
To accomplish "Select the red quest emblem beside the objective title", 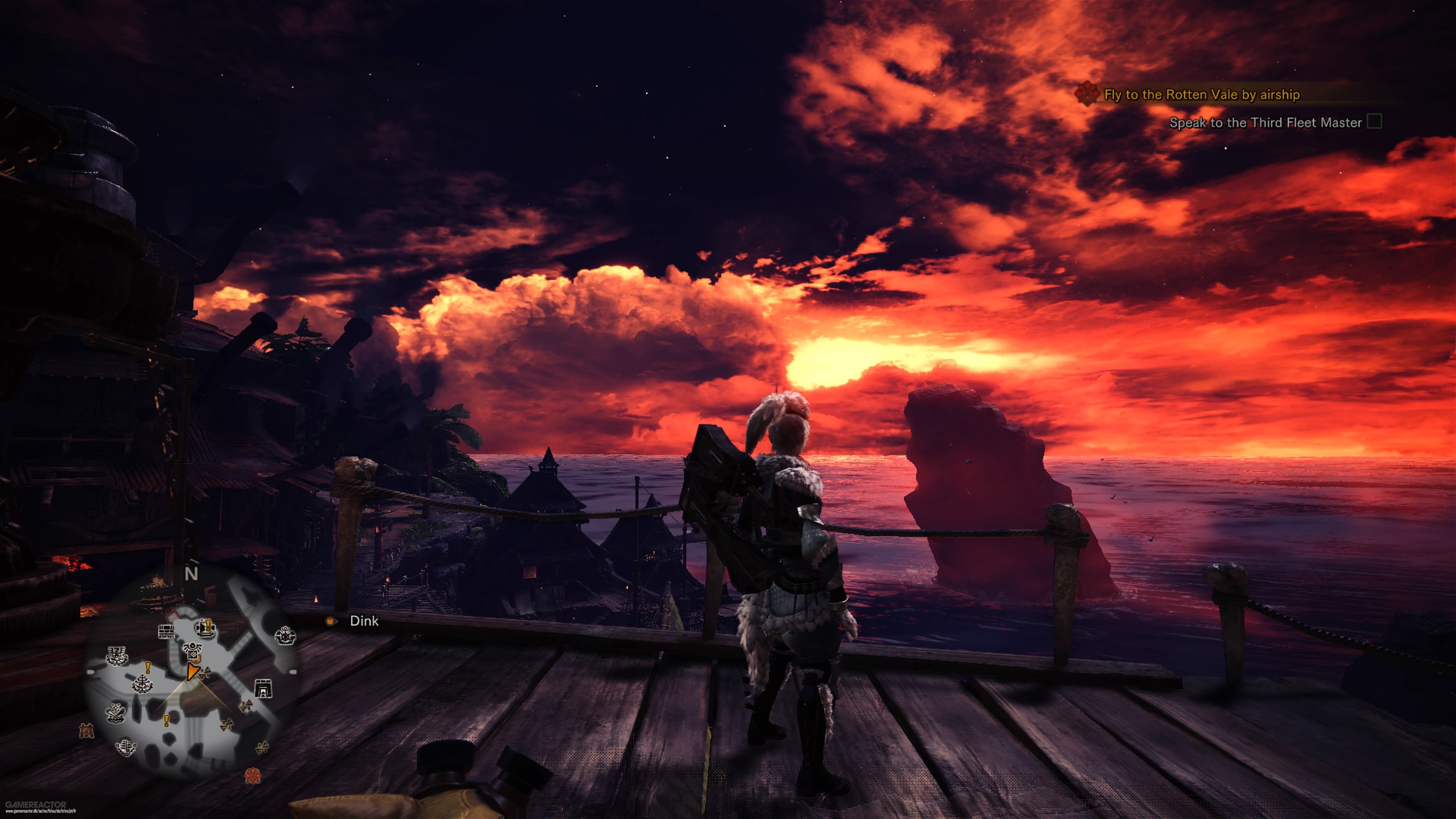I will click(1086, 93).
